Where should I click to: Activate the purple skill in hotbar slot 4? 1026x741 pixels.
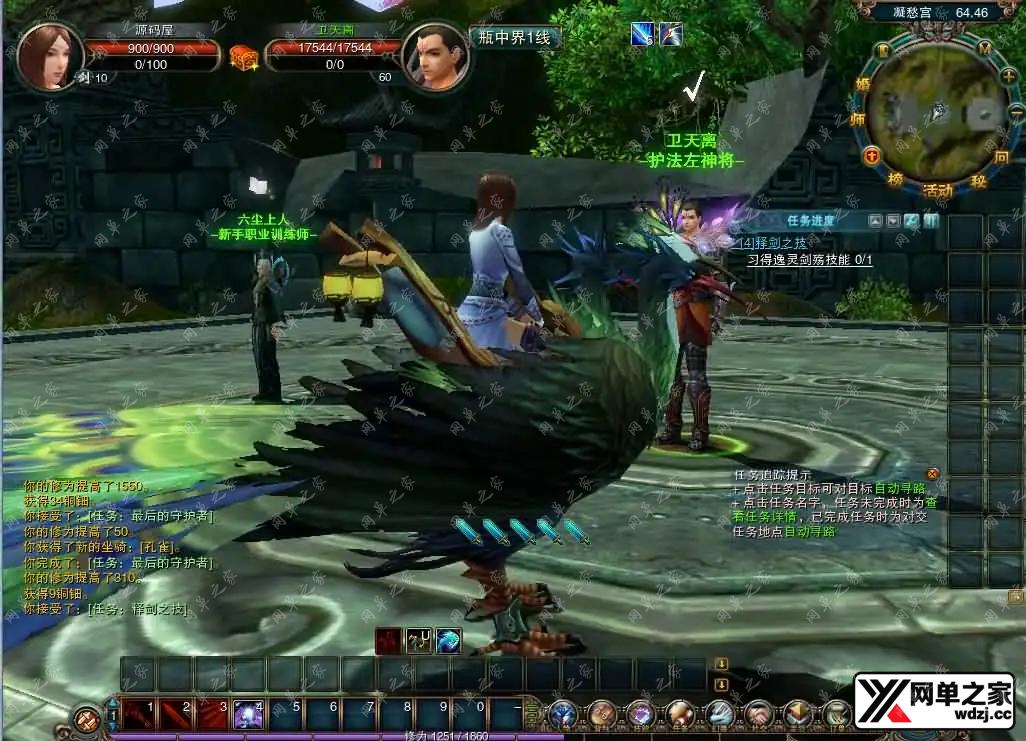[248, 714]
